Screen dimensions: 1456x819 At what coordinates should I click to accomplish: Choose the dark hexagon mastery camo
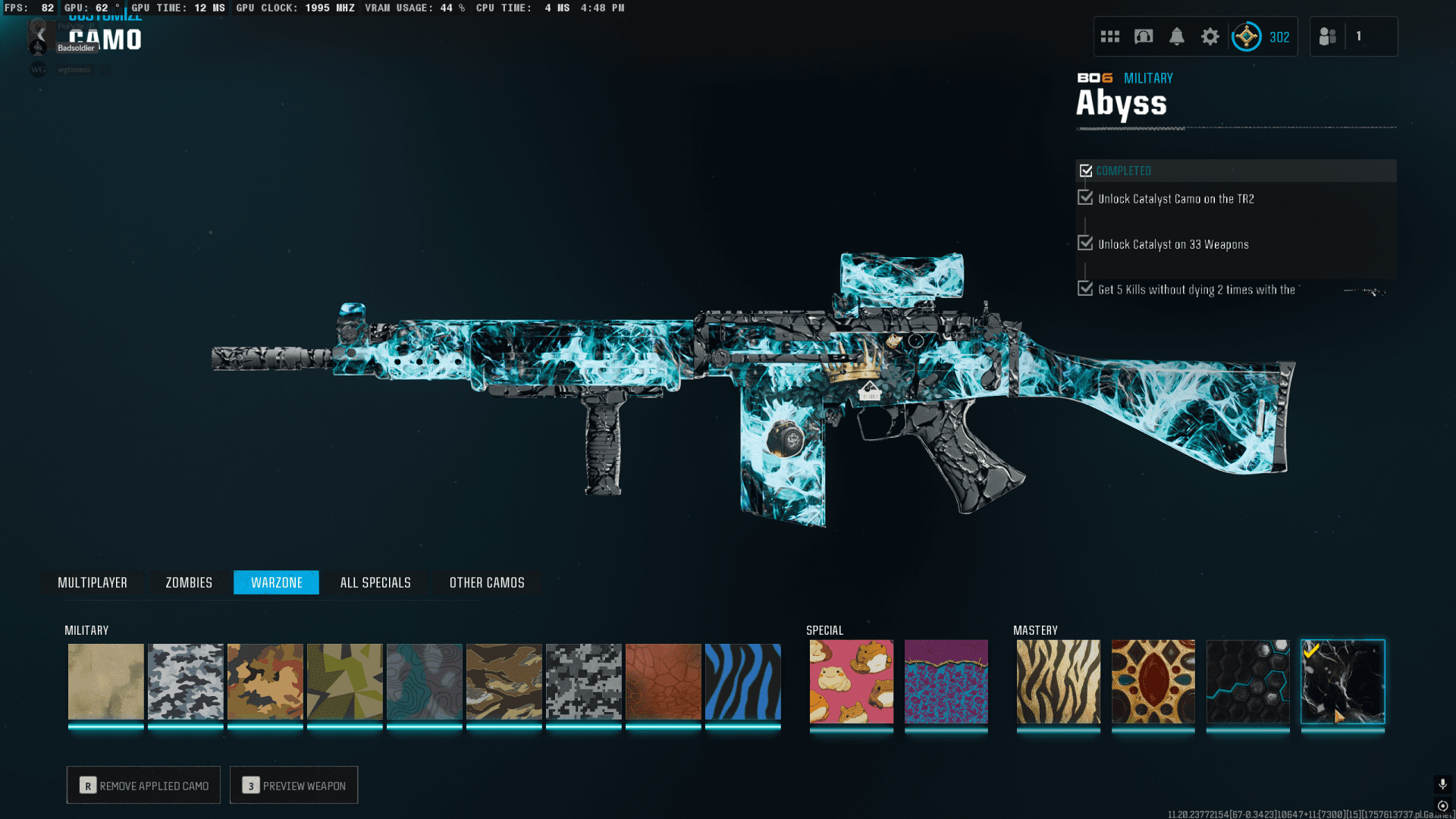point(1247,682)
